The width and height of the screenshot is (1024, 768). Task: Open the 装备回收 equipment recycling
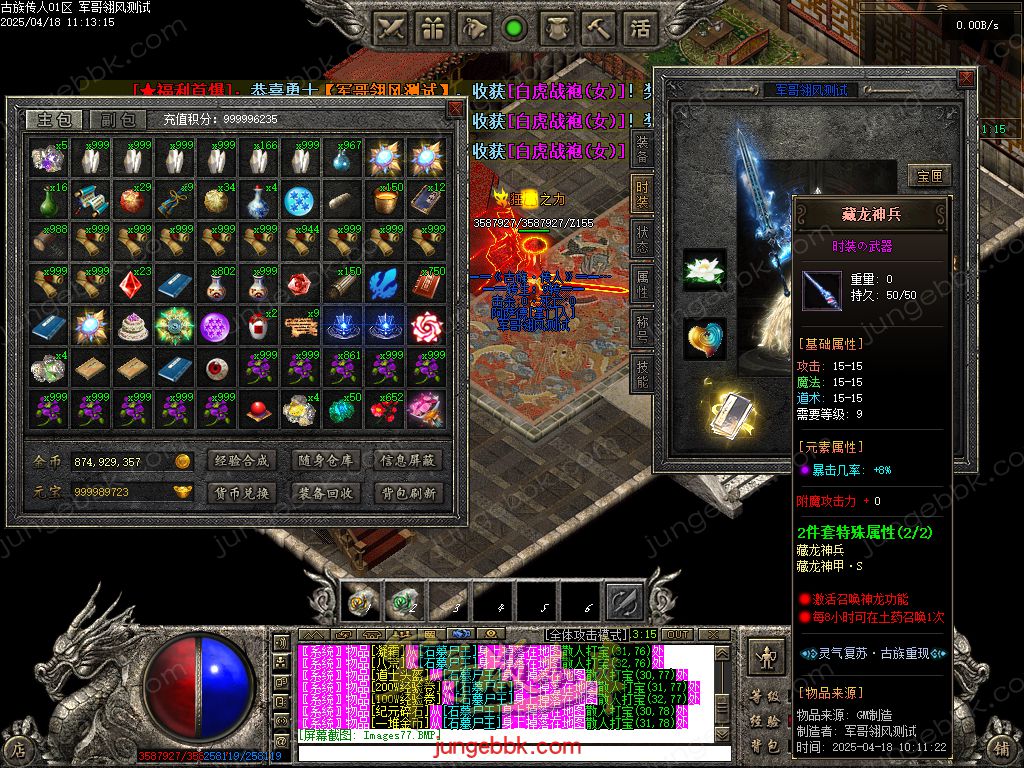pos(325,493)
